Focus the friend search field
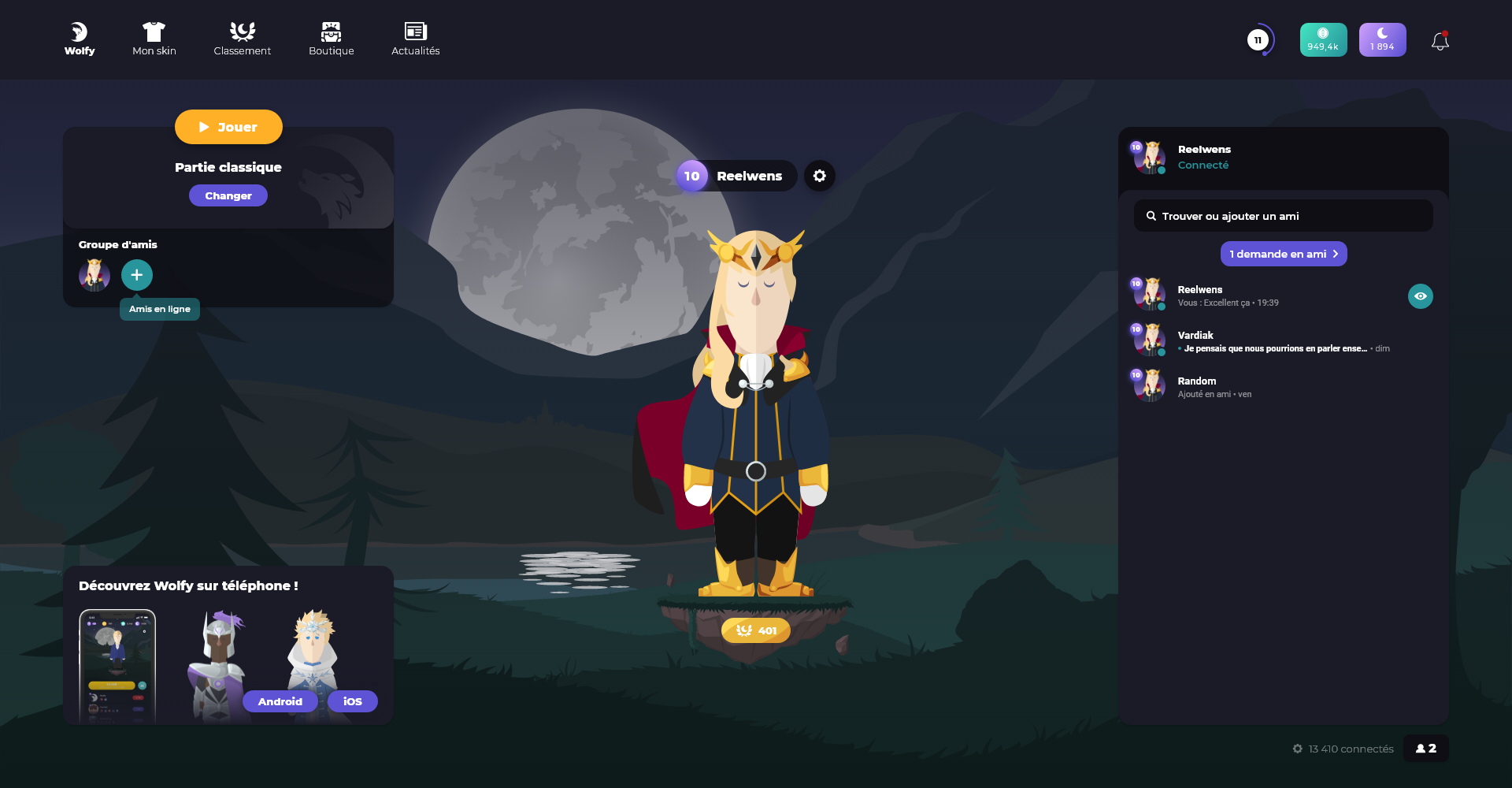Image resolution: width=1512 pixels, height=788 pixels. [1284, 216]
